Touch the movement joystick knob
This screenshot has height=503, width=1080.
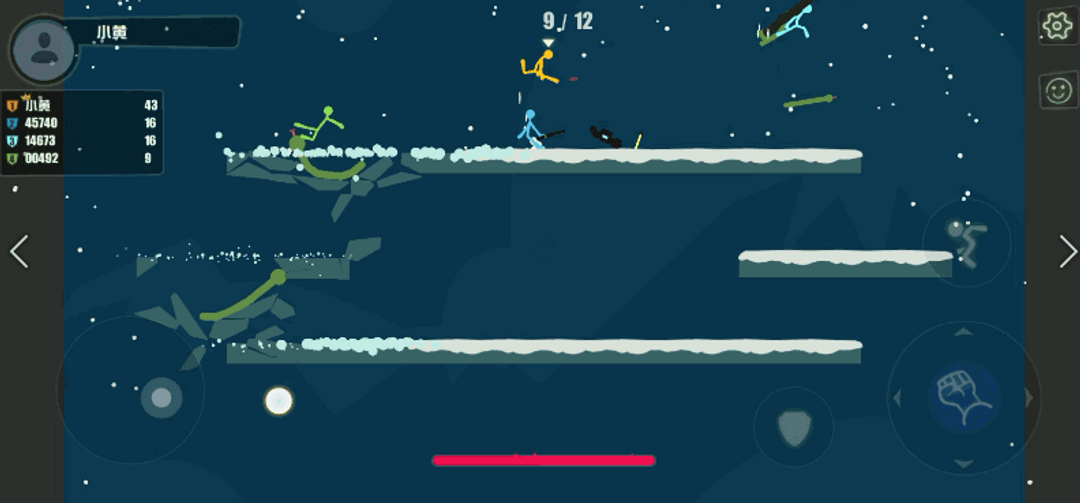point(161,398)
